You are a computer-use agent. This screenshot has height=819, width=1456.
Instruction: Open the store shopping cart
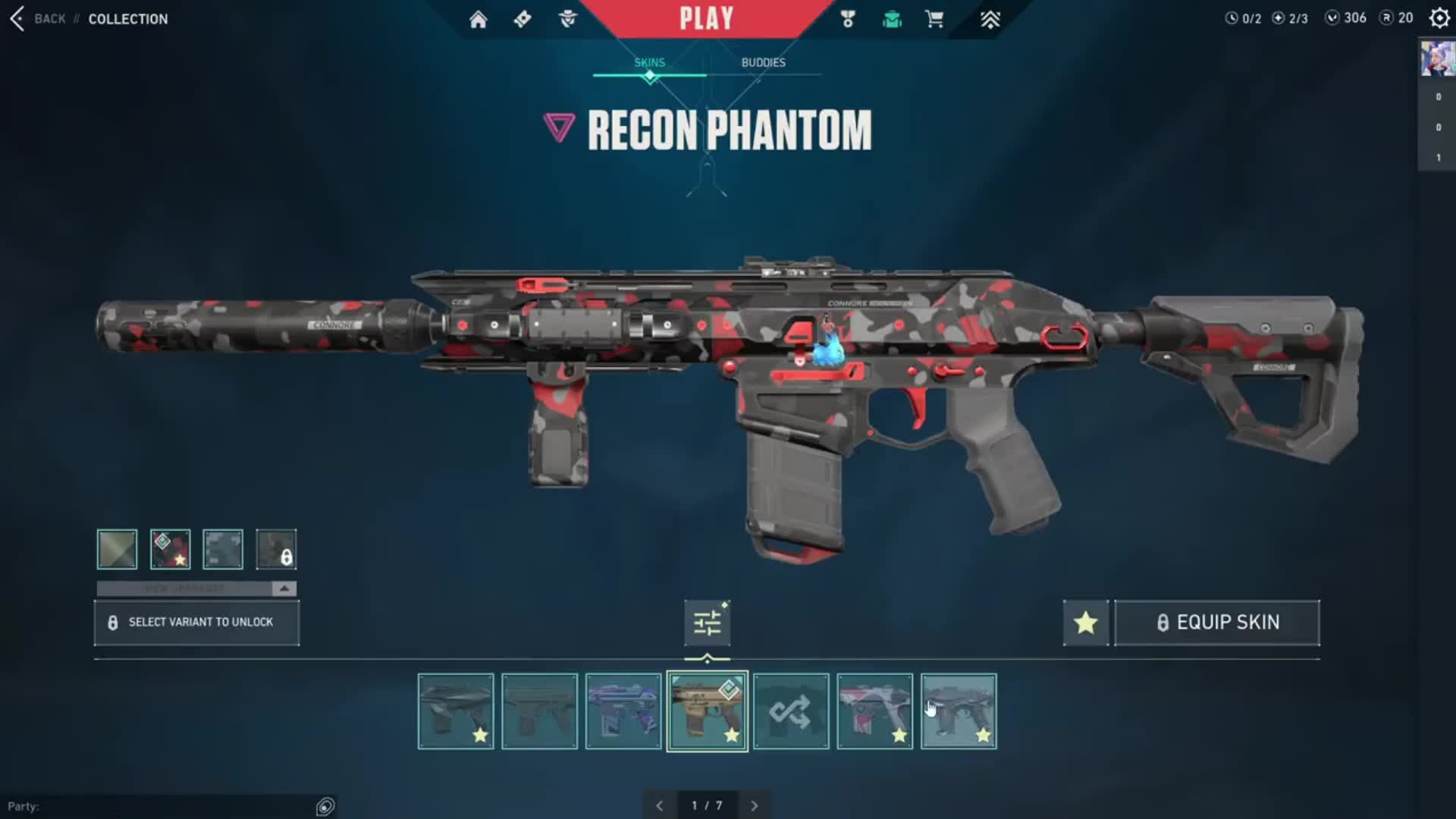pyautogui.click(x=934, y=20)
